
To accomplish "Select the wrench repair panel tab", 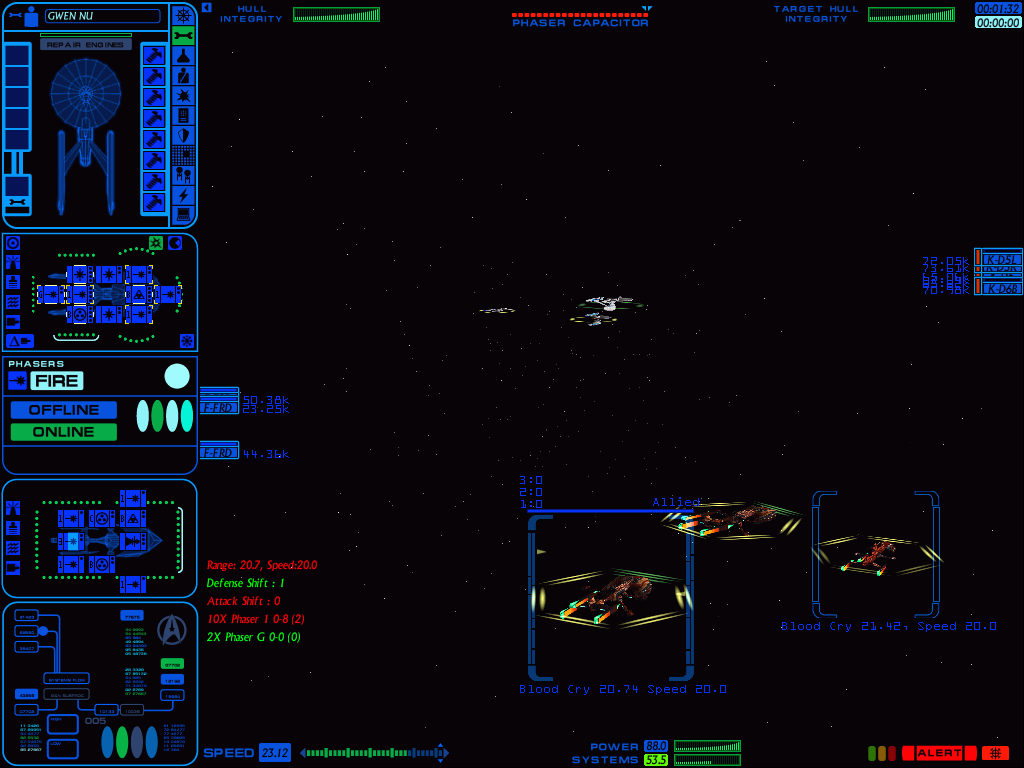I will tap(183, 36).
